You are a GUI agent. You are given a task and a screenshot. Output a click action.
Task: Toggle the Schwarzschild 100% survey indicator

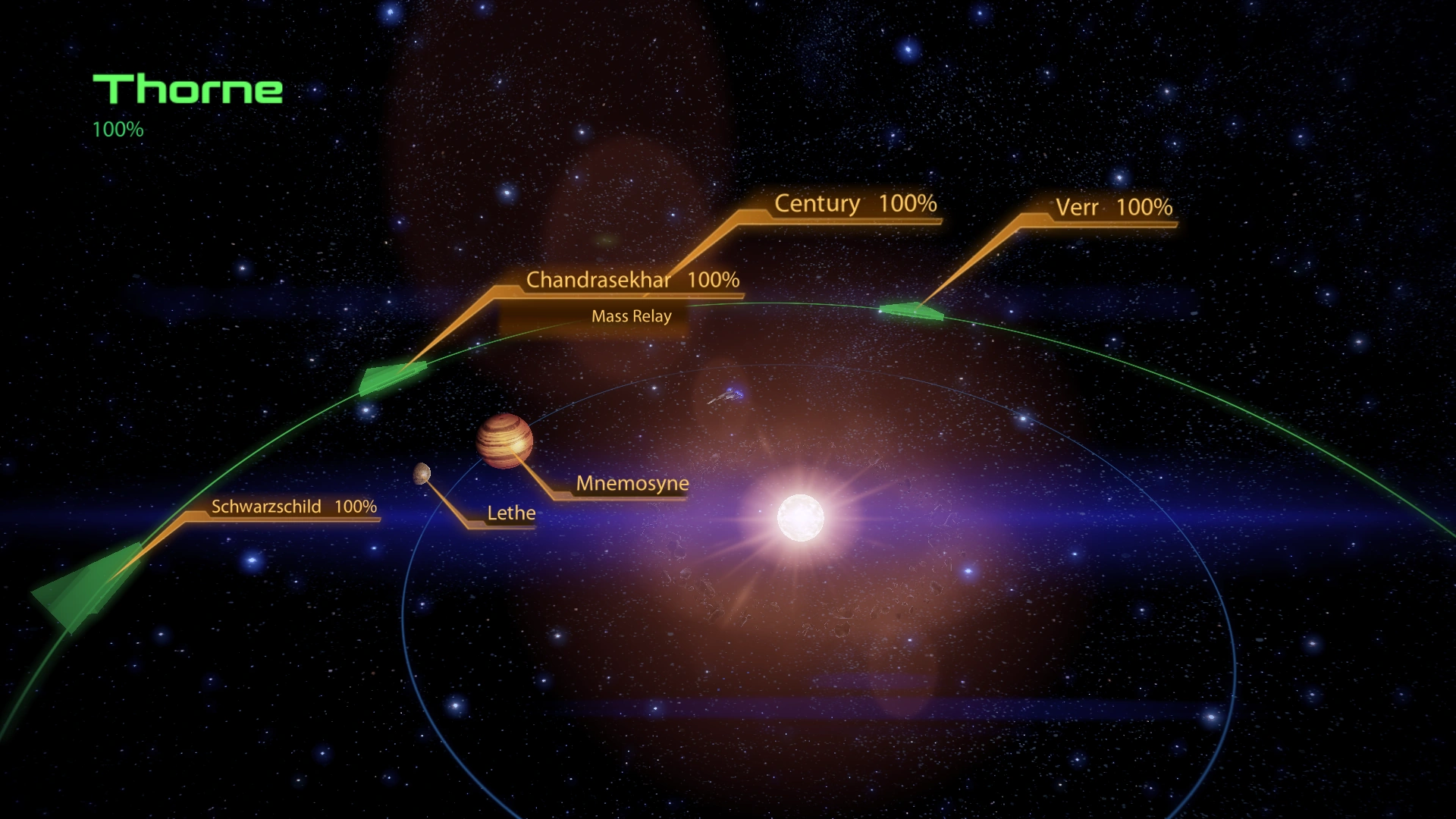coord(294,506)
